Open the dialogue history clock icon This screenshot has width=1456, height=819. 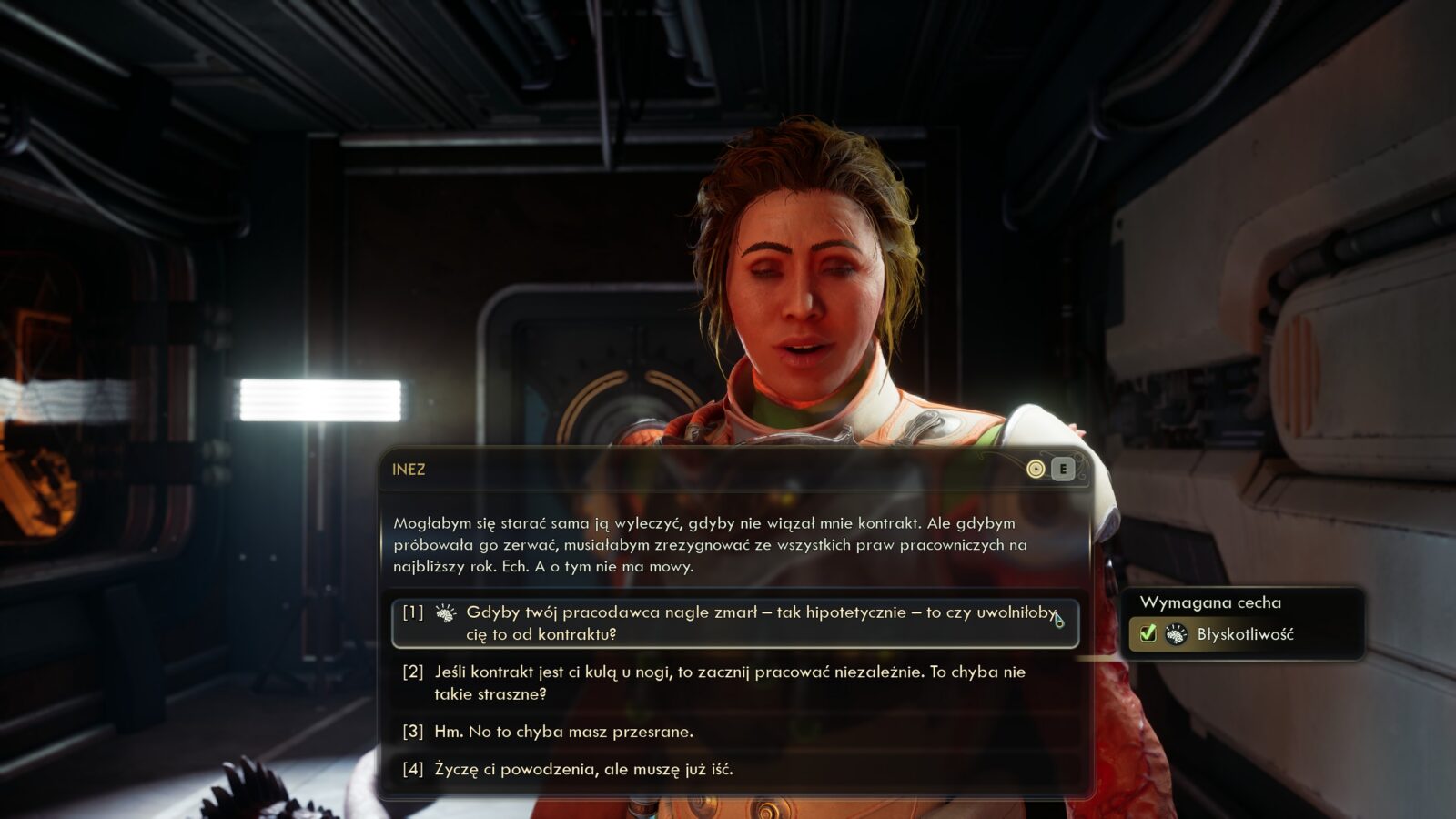[1036, 469]
